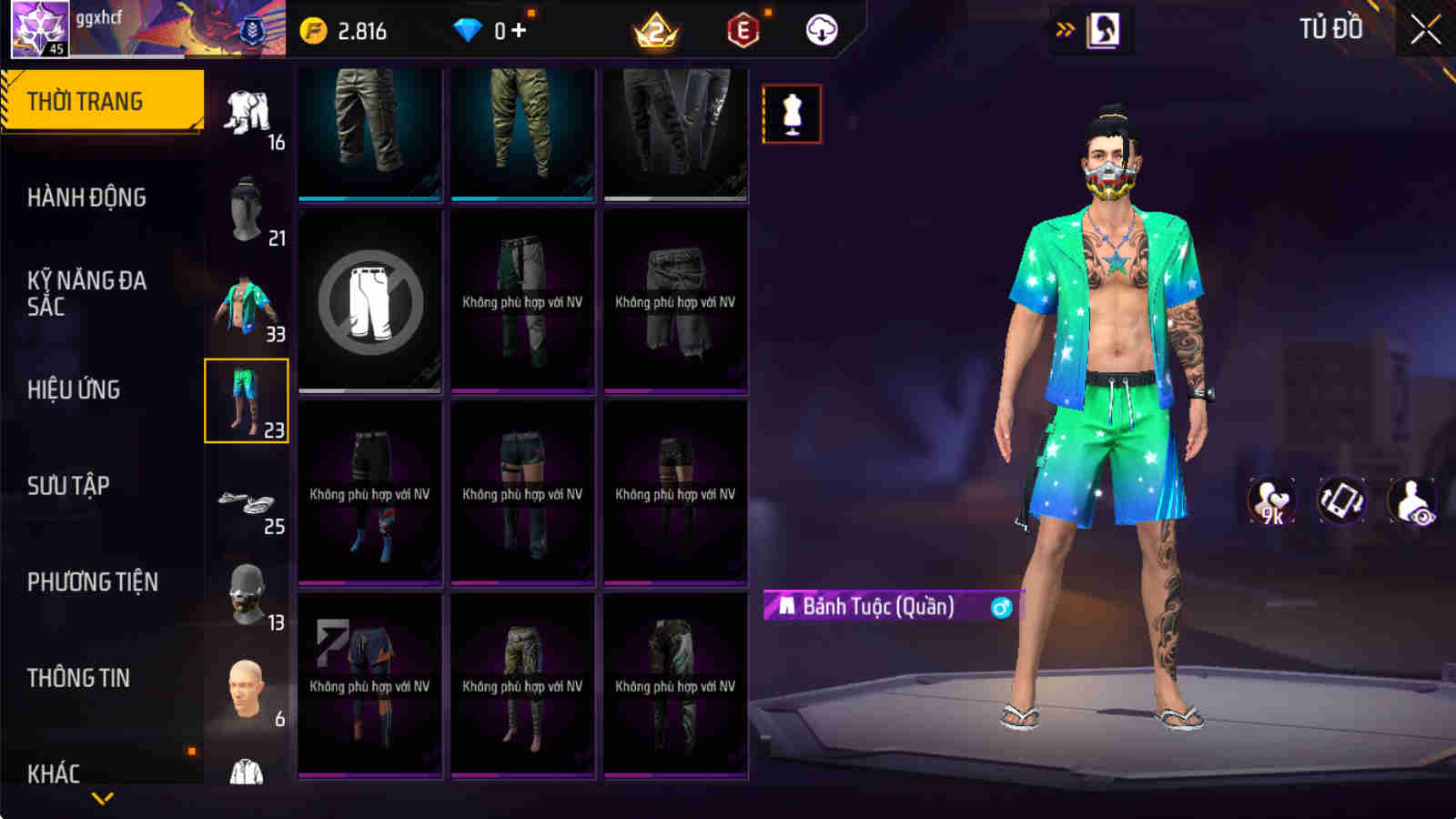Screen dimensions: 1456x819
Task: Expand more categories with the bottom chevron
Action: (x=100, y=796)
